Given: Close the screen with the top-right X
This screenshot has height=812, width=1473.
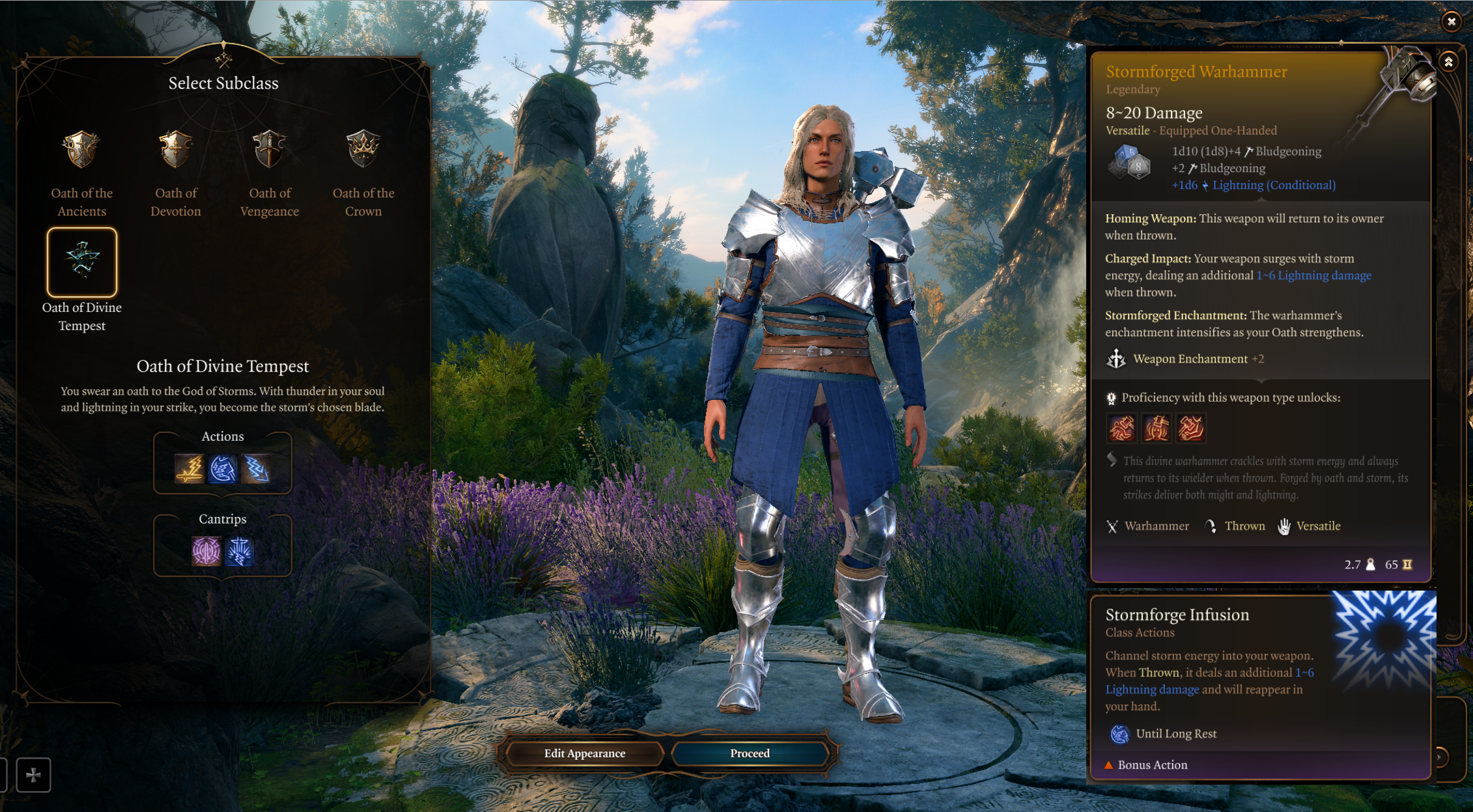Looking at the screenshot, I should pyautogui.click(x=1452, y=21).
